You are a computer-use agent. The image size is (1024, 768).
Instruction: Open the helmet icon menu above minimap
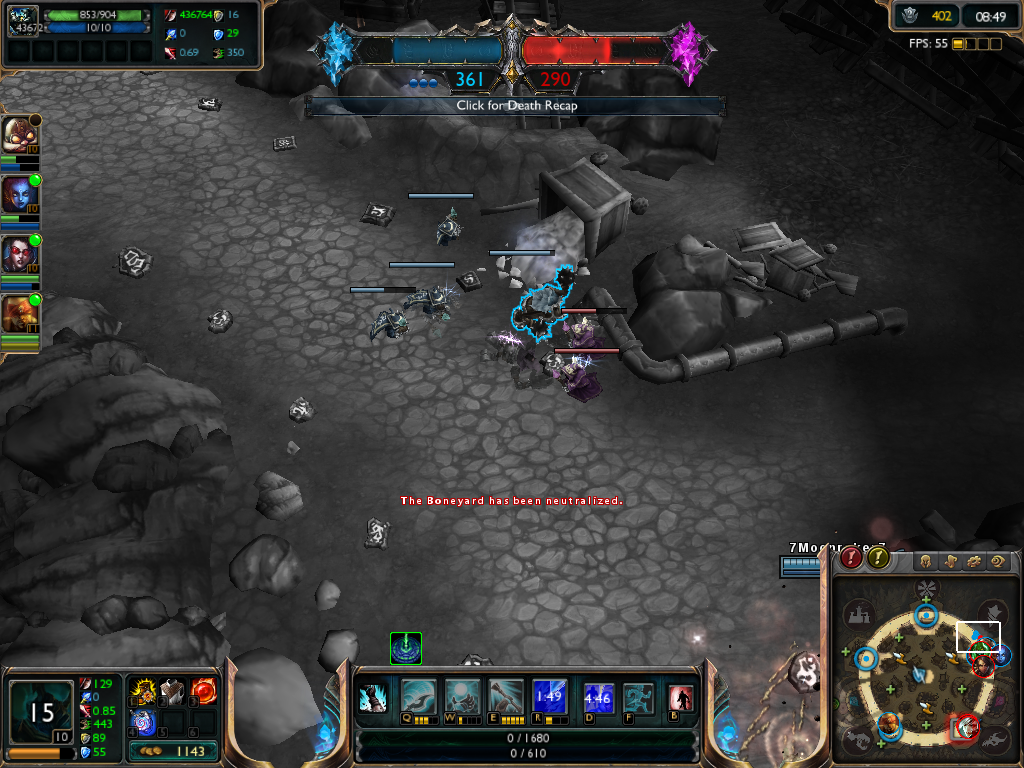927,560
